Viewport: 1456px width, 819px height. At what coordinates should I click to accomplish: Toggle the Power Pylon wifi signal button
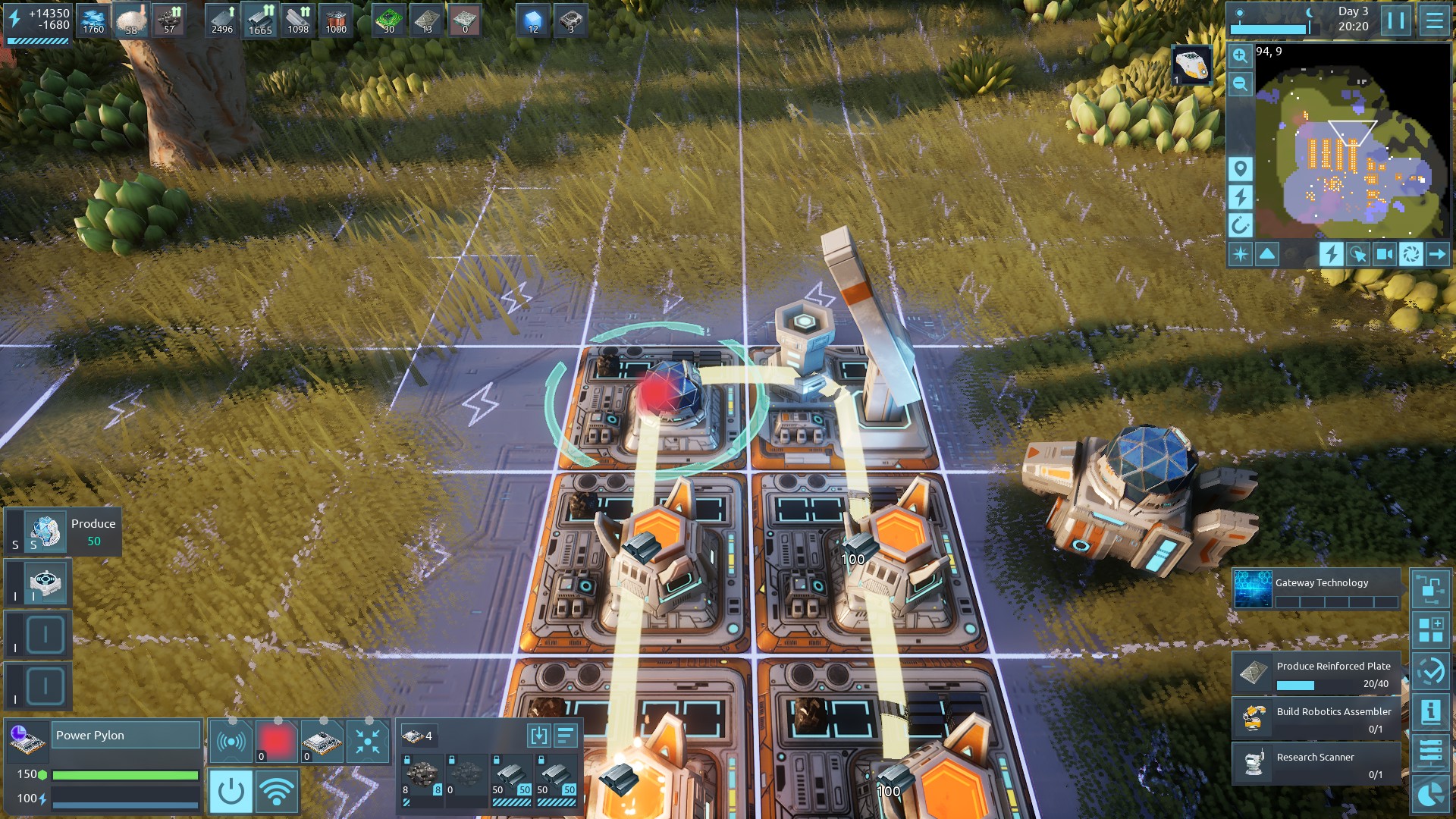click(x=276, y=791)
